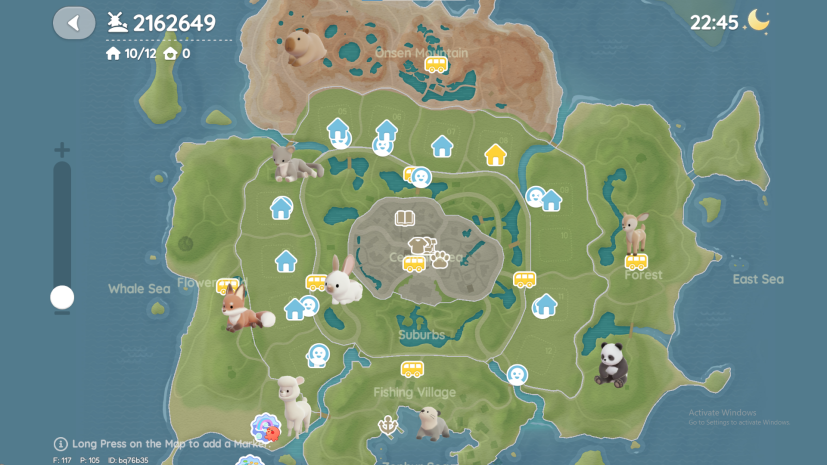Zoom in with the plus icon
Screen dimensions: 827x465
62,151
